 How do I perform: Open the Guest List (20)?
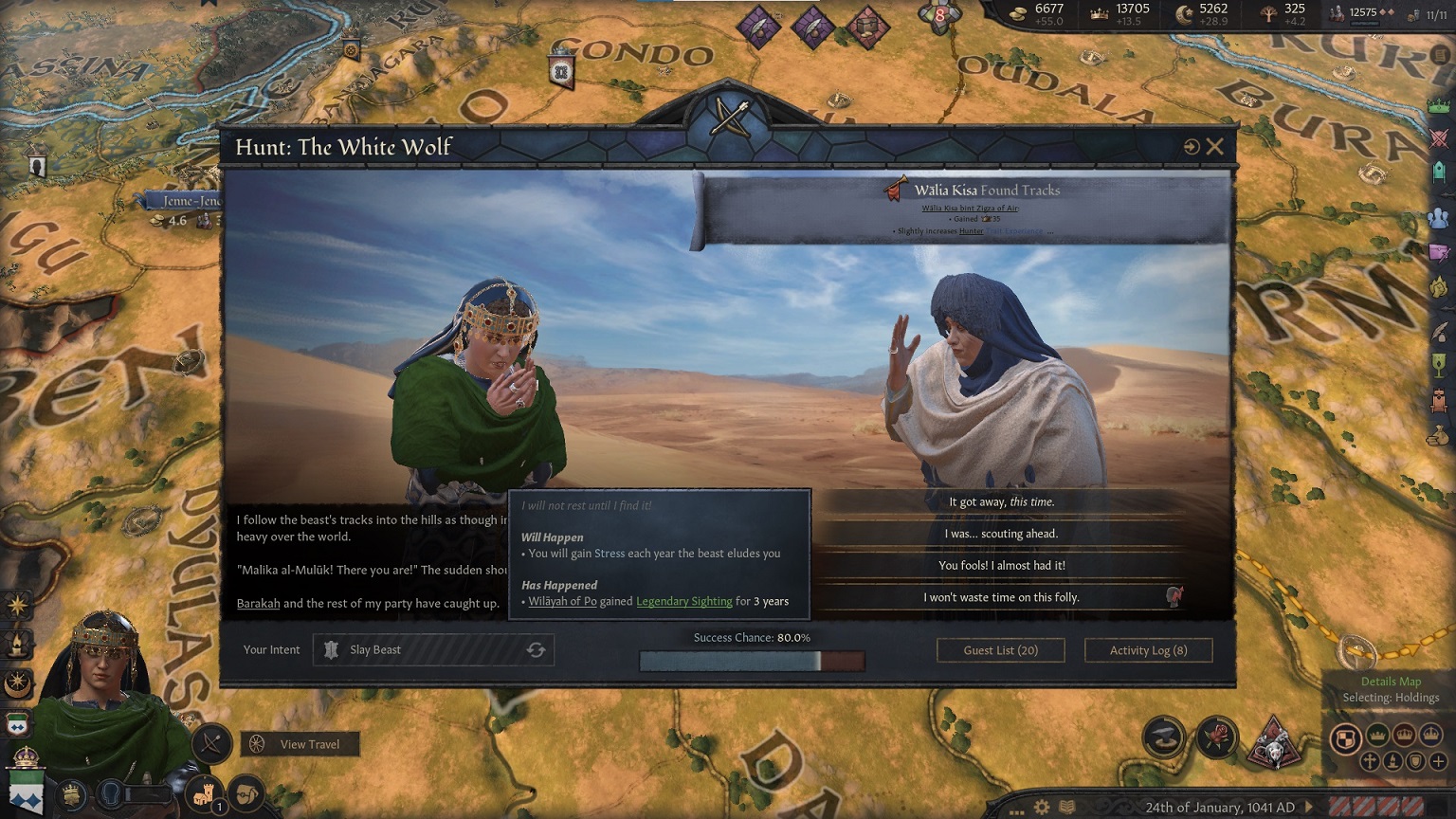[x=1000, y=649]
